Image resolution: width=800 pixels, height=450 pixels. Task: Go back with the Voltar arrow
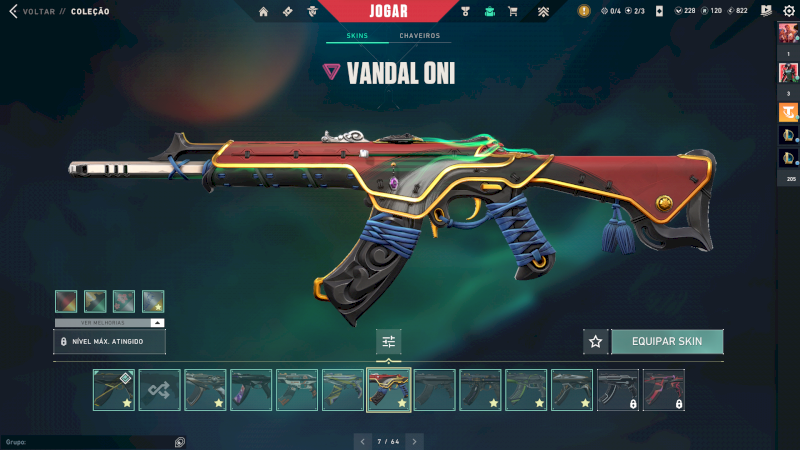click(x=13, y=11)
